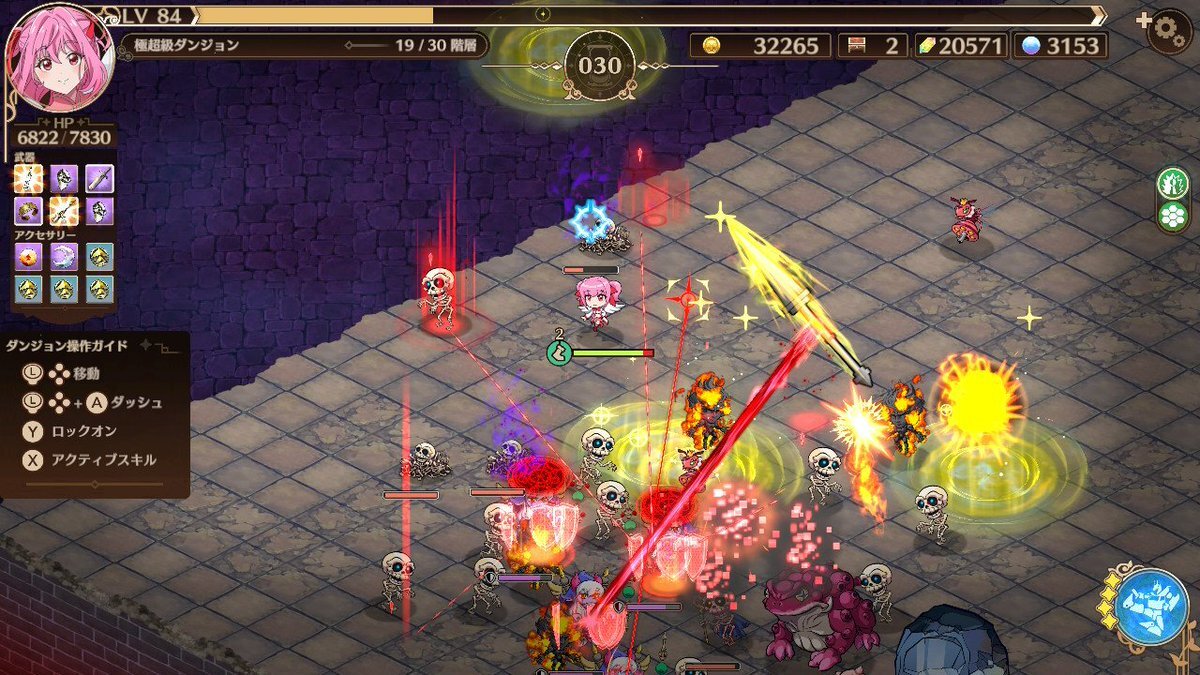Activate the blue golem active skill

click(1151, 606)
